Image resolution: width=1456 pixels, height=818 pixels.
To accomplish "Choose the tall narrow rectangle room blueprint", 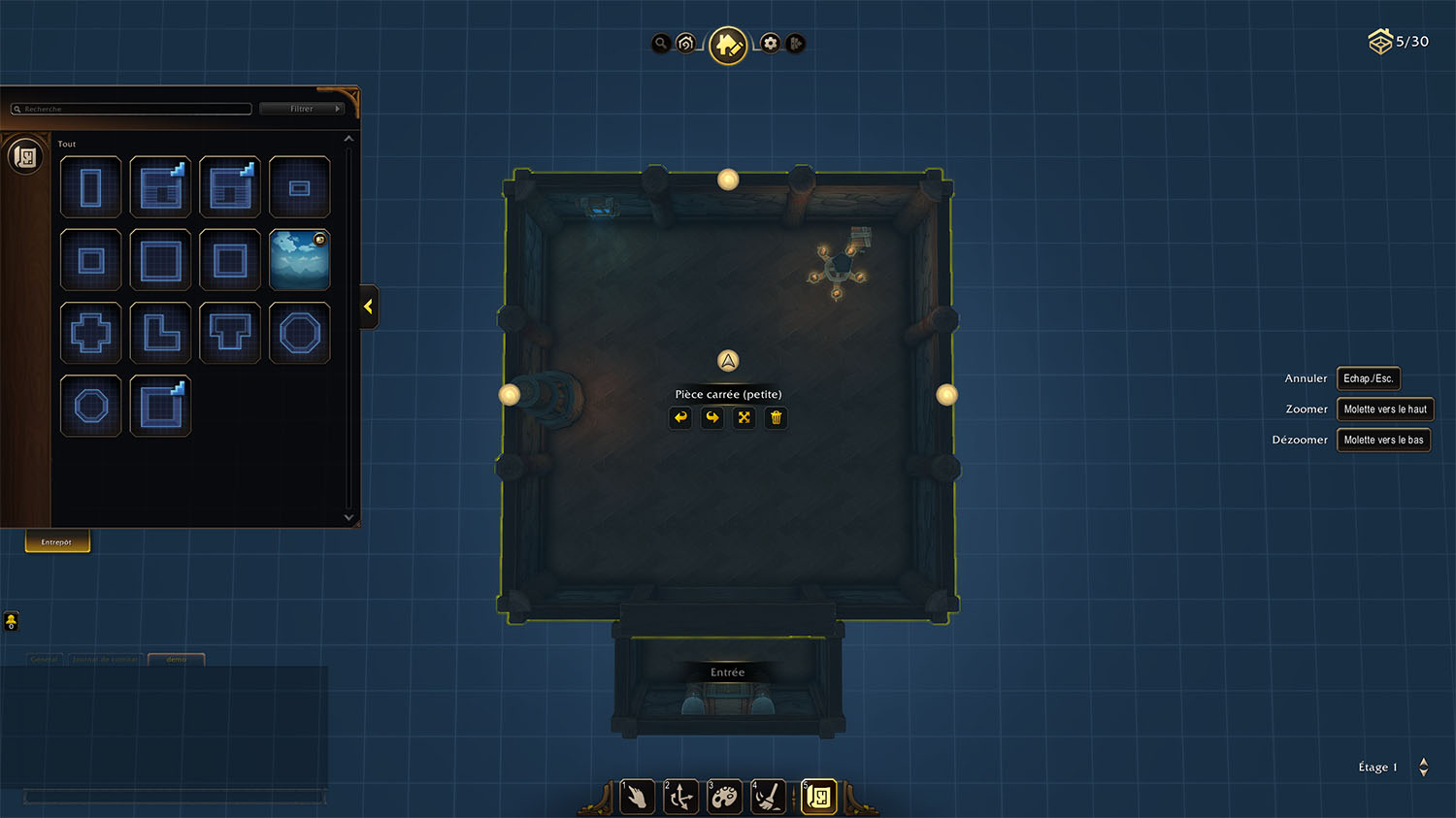I will click(x=91, y=187).
